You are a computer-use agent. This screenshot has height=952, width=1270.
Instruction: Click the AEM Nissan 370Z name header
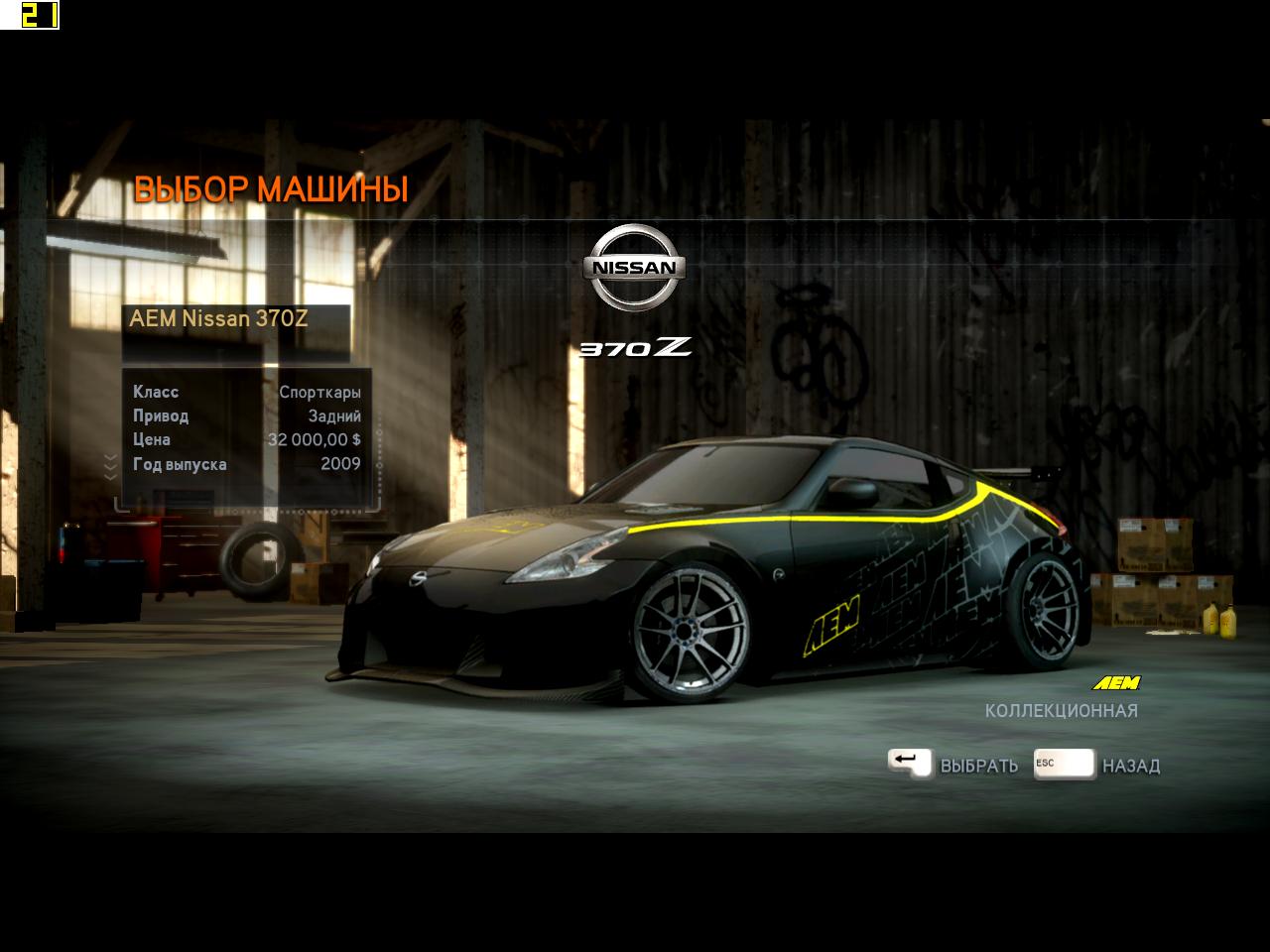[219, 318]
